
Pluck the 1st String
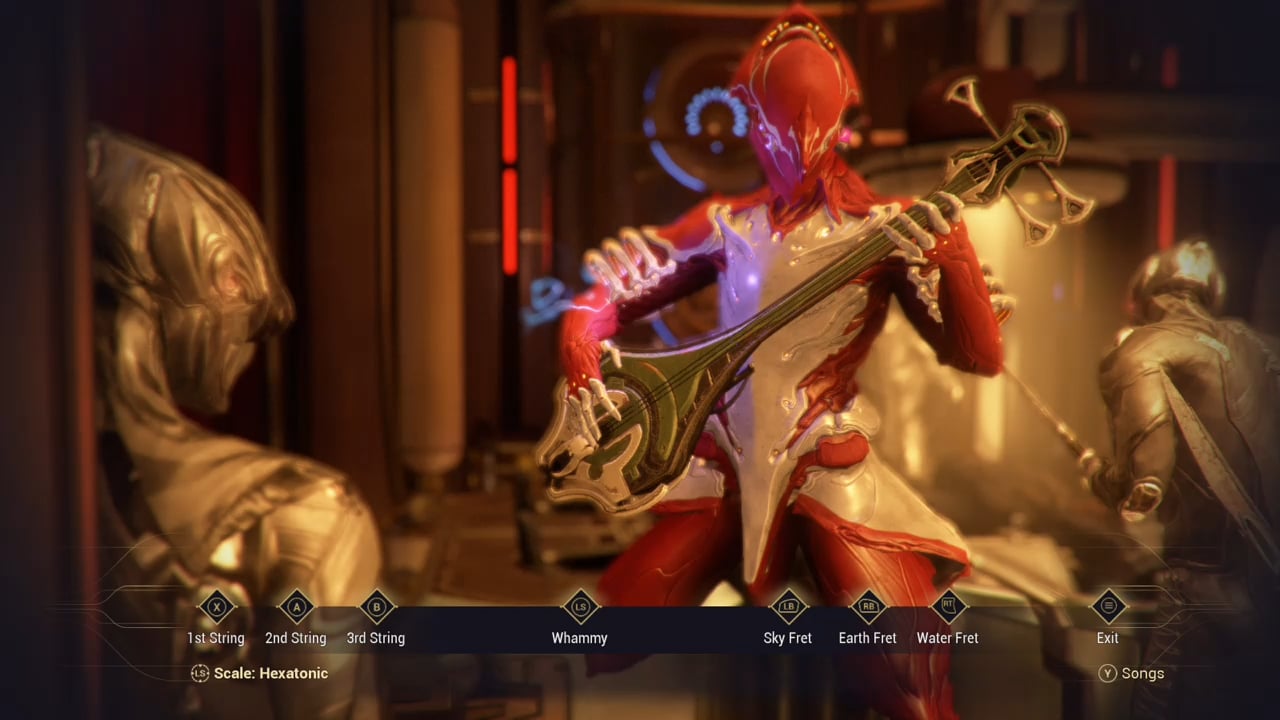point(216,607)
